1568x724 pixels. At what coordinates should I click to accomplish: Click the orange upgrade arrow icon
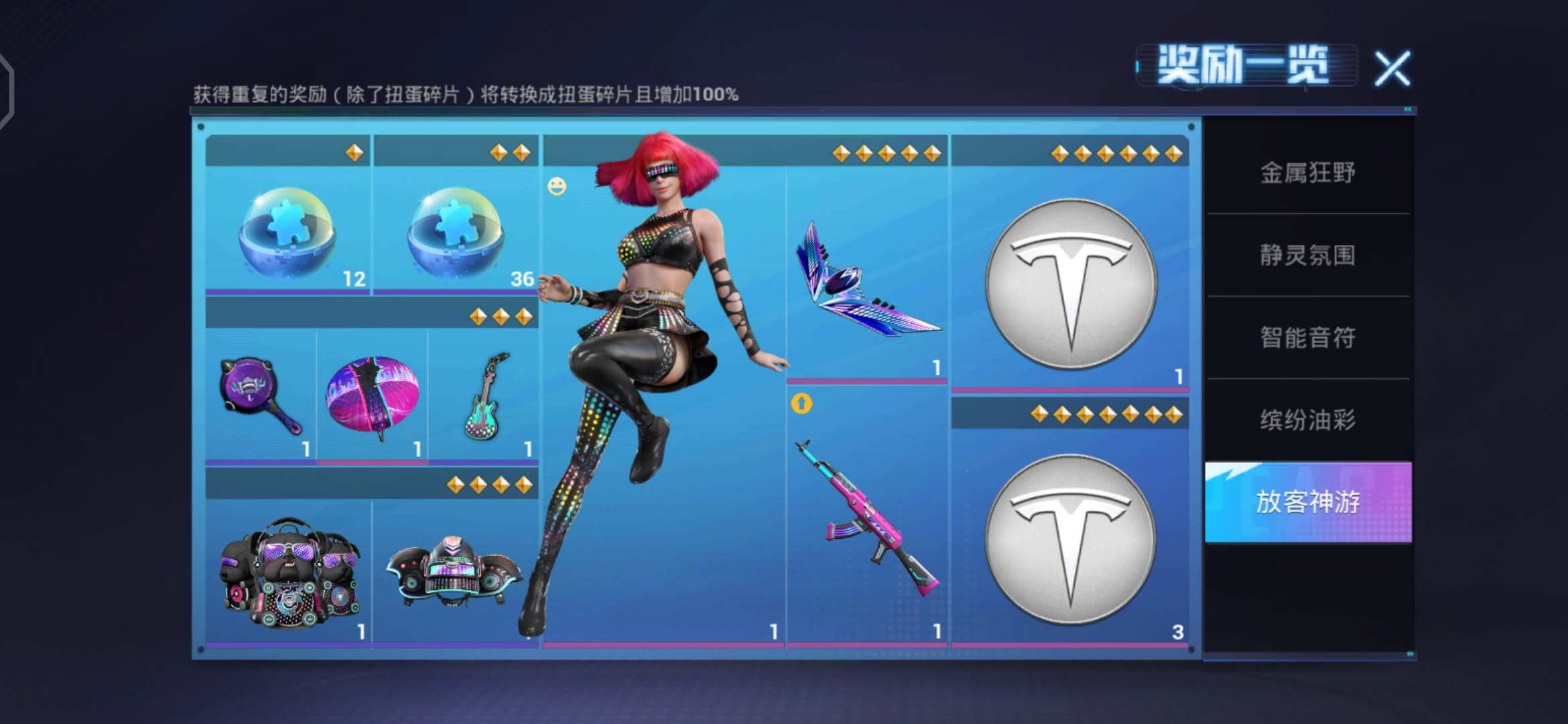(x=801, y=404)
